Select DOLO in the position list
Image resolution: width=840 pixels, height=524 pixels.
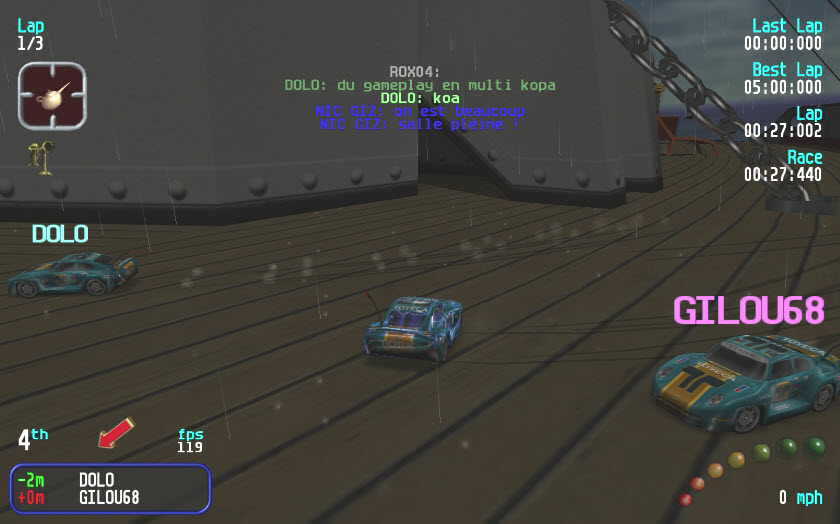(96, 480)
